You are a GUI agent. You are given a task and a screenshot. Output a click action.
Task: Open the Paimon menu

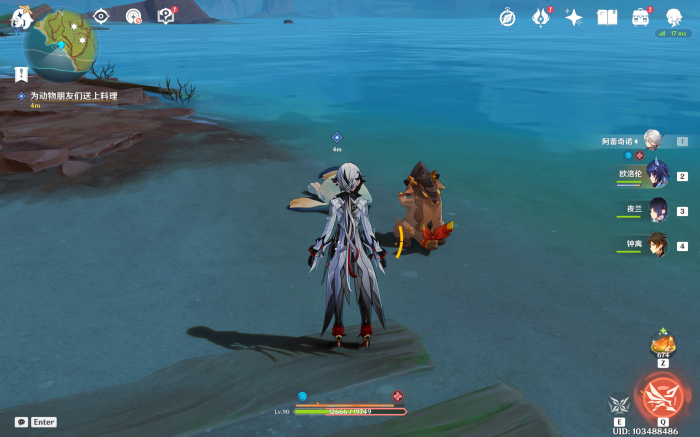pos(21,17)
